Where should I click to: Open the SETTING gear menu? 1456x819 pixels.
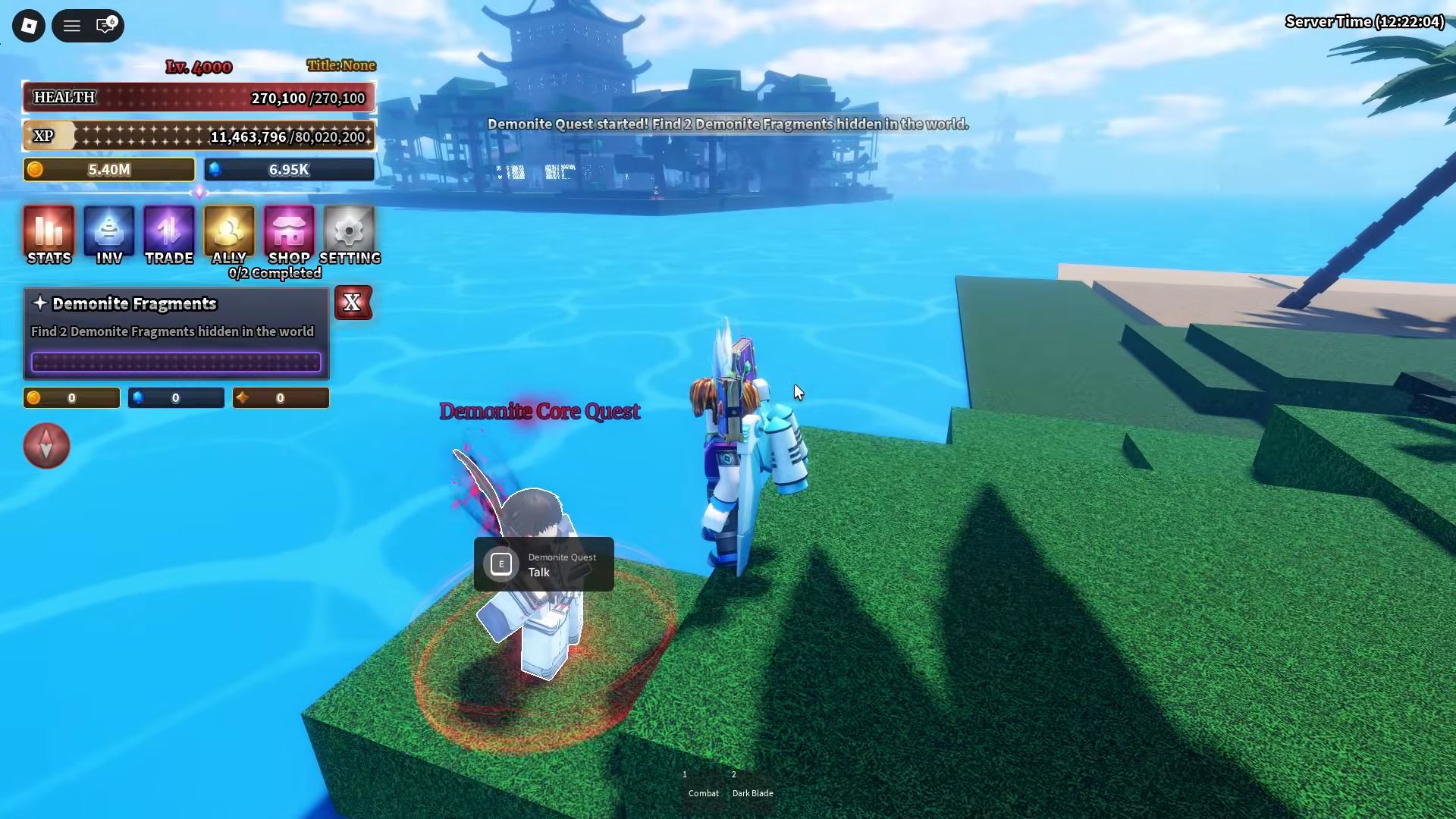(350, 235)
